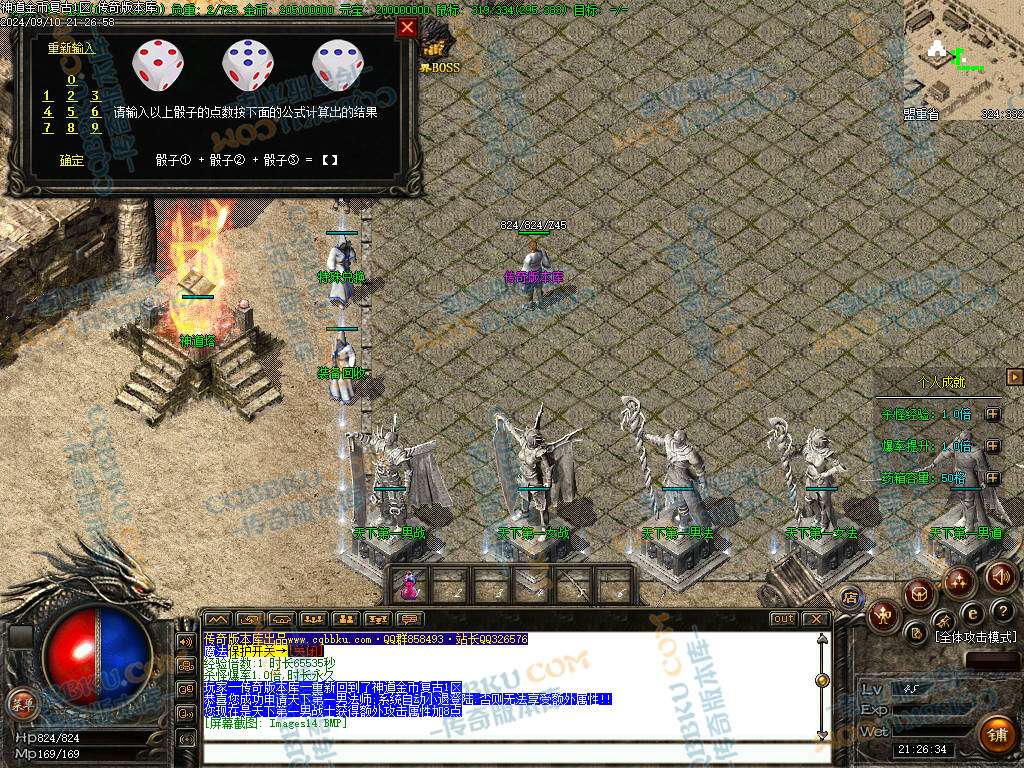Click the chat window's out button
Image resolution: width=1024 pixels, height=768 pixels.
783,619
